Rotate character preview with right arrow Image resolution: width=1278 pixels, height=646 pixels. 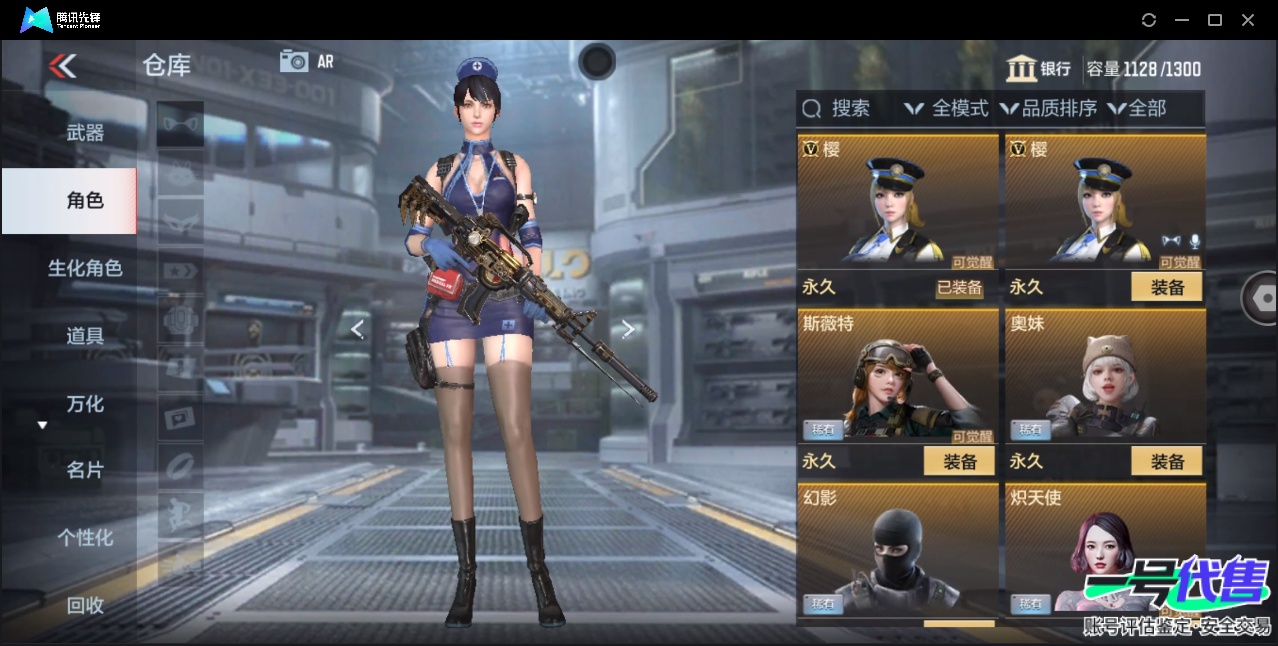click(628, 329)
